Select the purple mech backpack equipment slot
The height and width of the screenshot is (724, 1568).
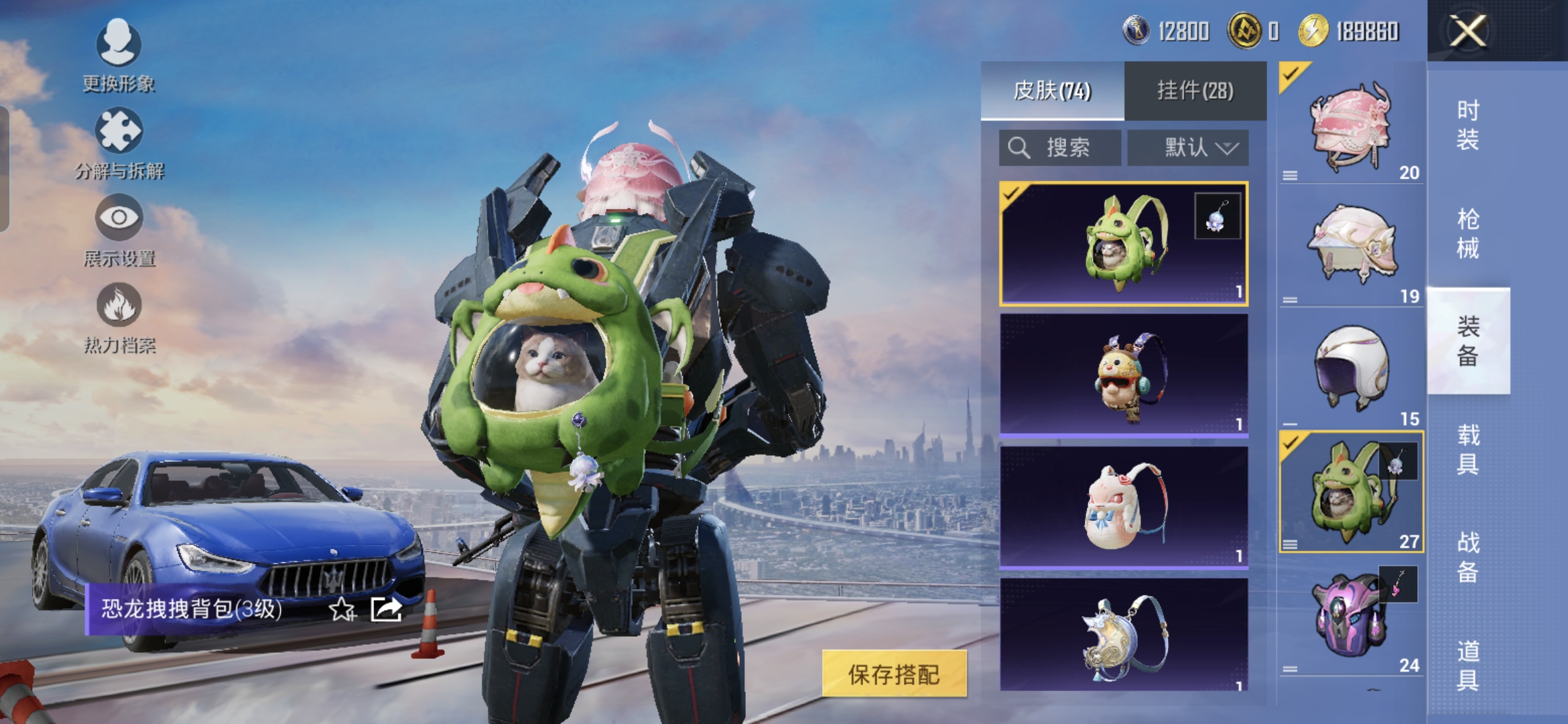pyautogui.click(x=1350, y=617)
